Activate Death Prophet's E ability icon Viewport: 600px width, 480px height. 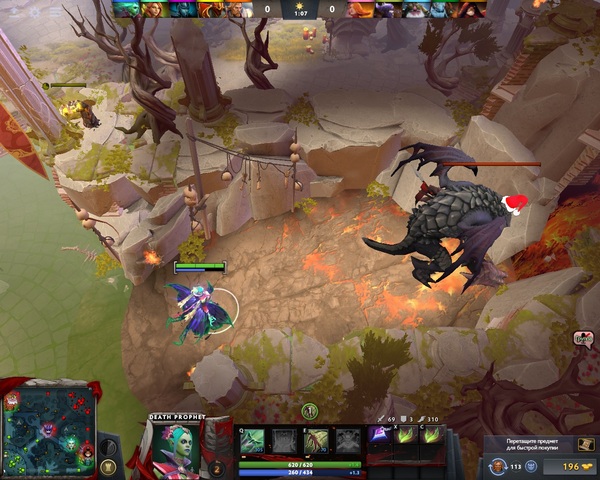click(x=317, y=441)
